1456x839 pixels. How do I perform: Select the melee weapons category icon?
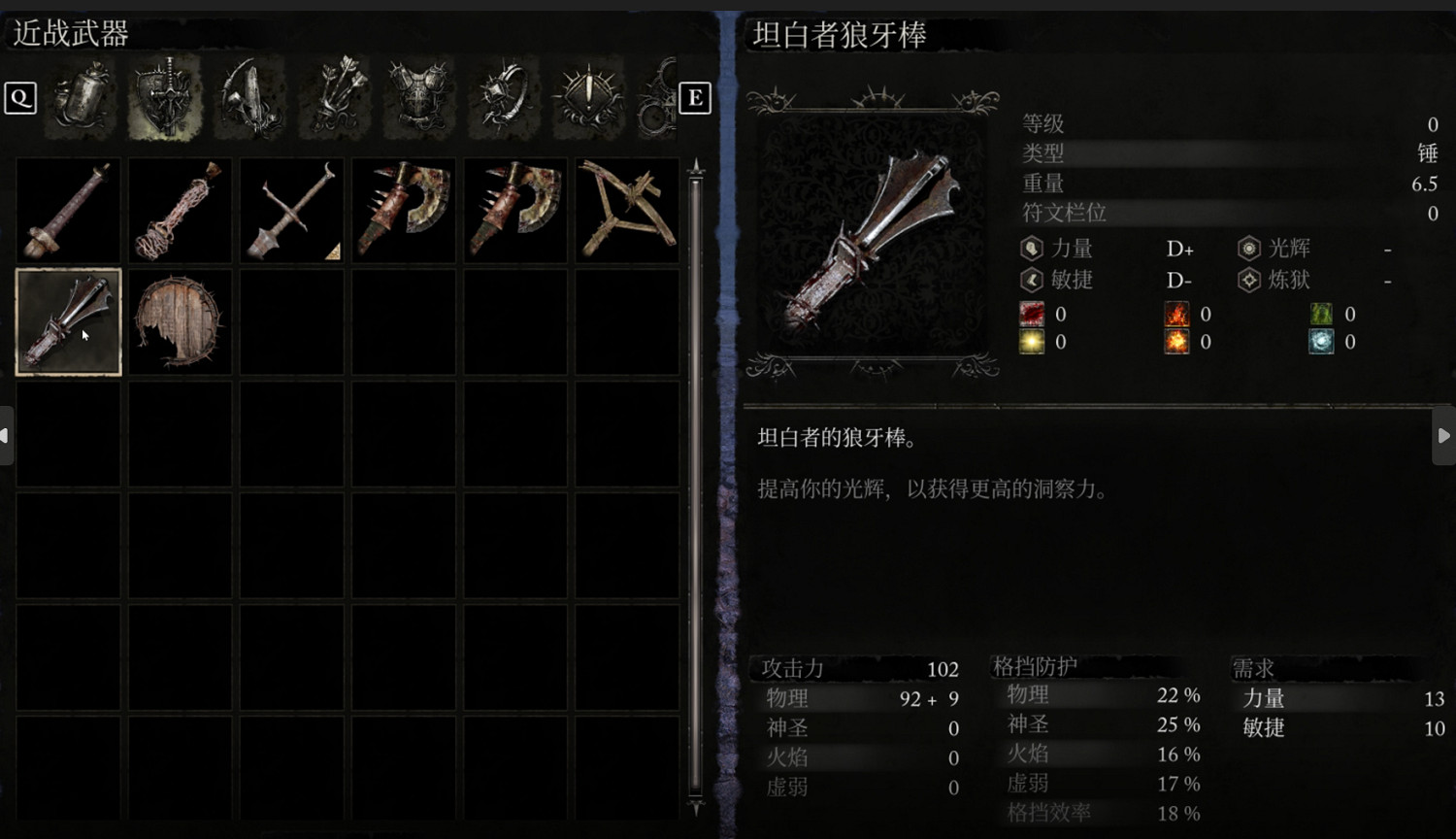click(165, 97)
